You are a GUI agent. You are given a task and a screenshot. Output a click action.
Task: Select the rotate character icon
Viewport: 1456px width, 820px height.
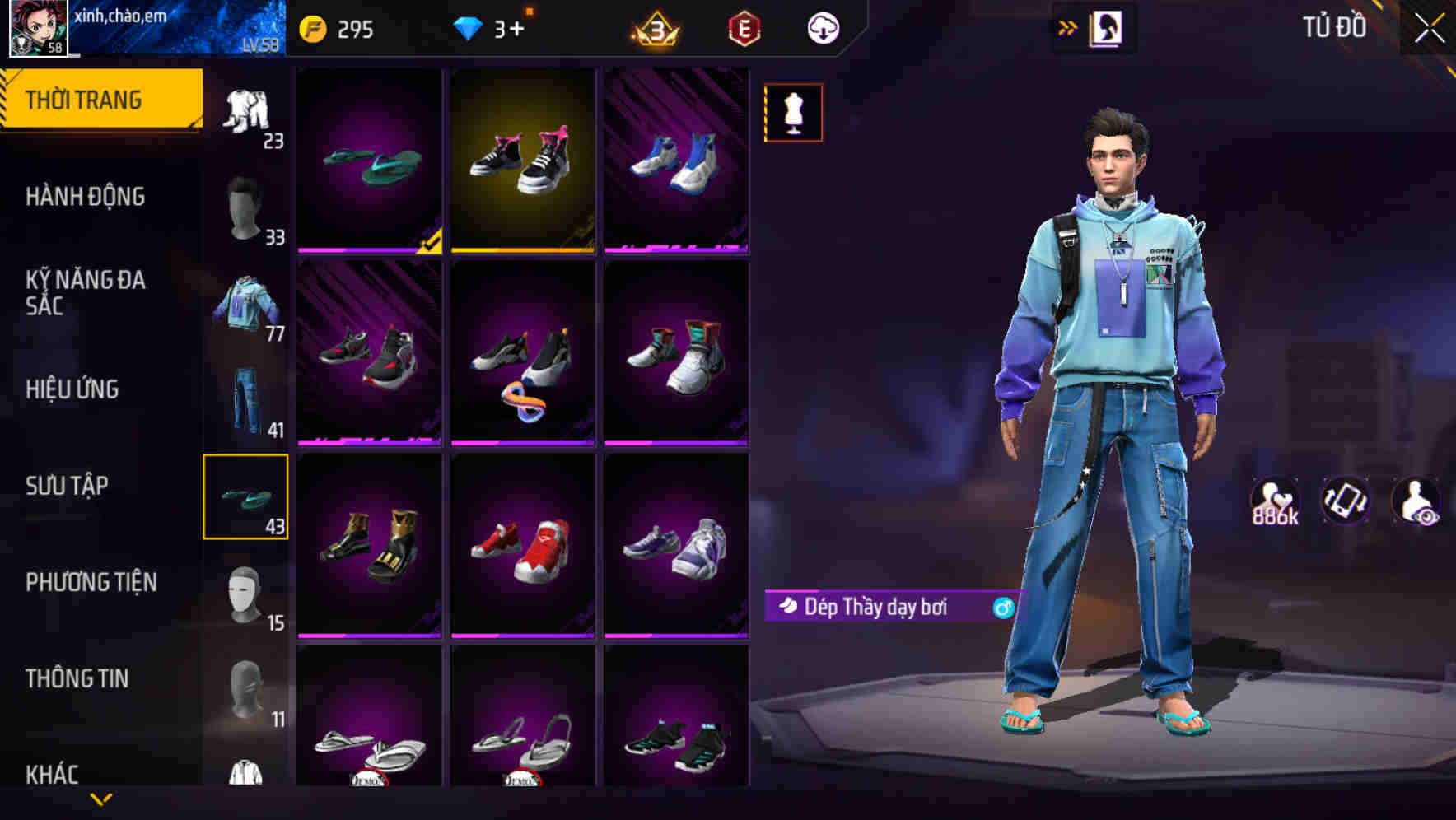coord(1344,502)
